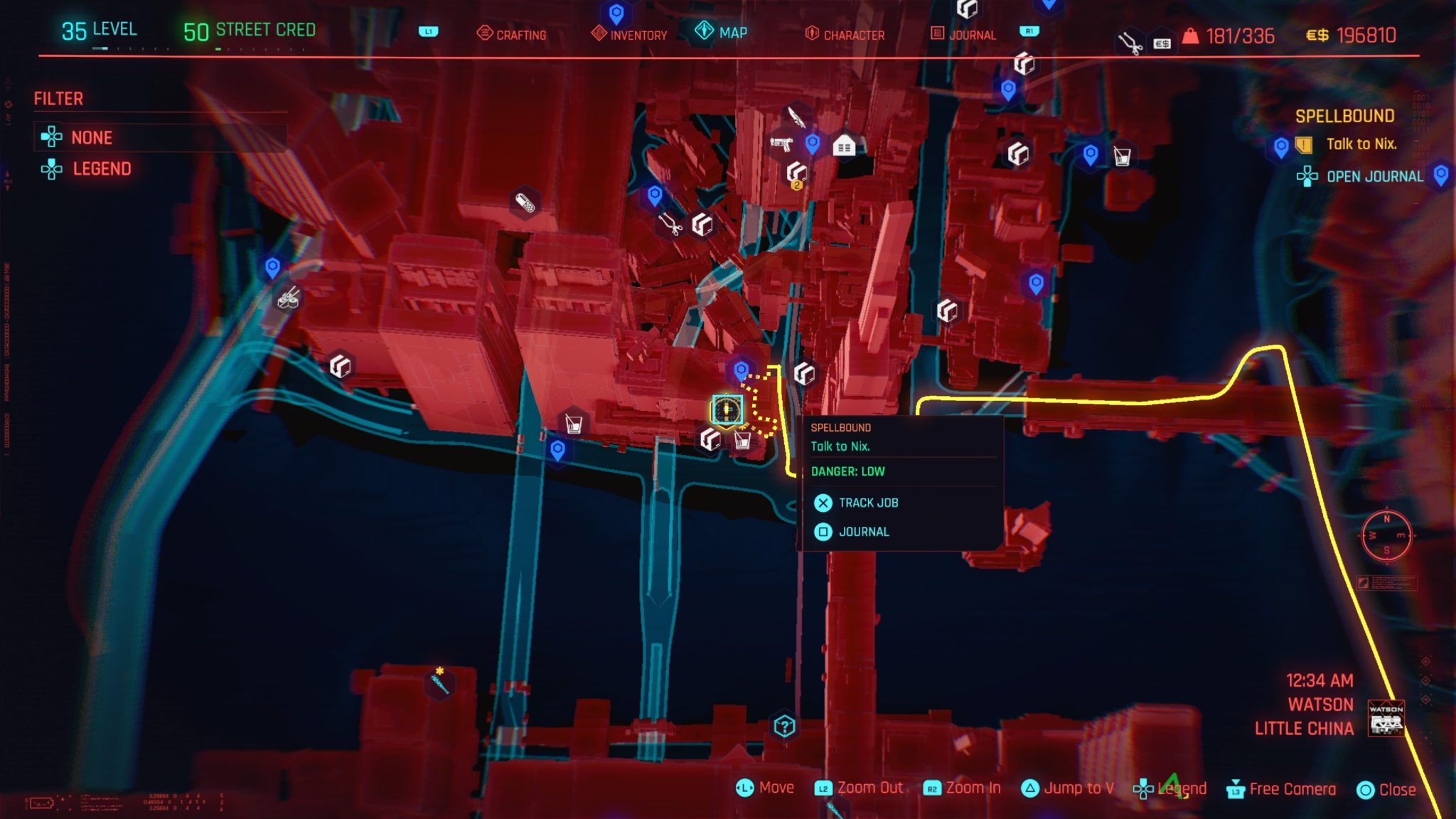The image size is (1456, 819).
Task: Expand the FILTER panel
Action: (59, 98)
